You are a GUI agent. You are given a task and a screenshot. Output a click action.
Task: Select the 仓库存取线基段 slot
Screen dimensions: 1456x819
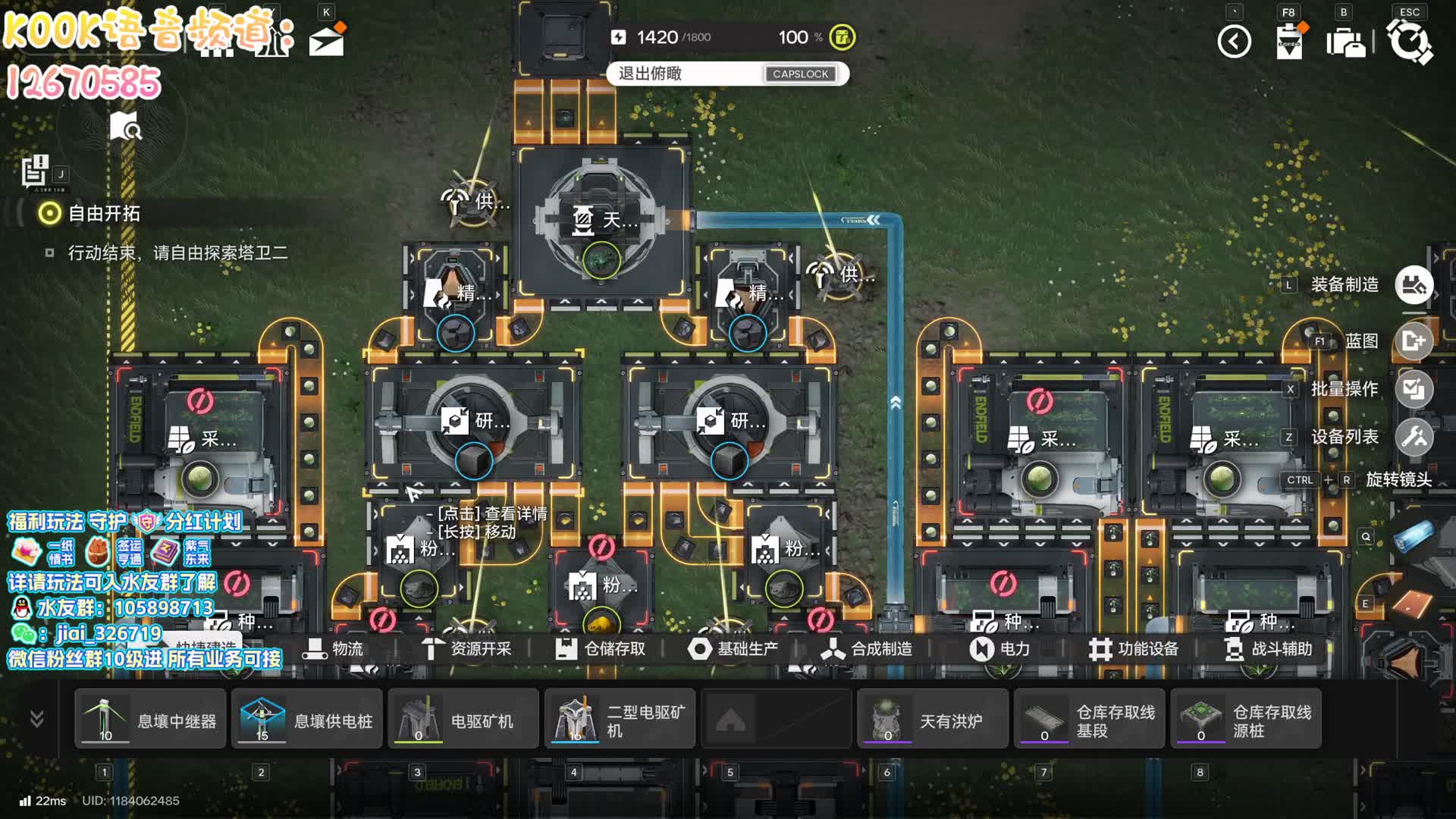click(1090, 719)
